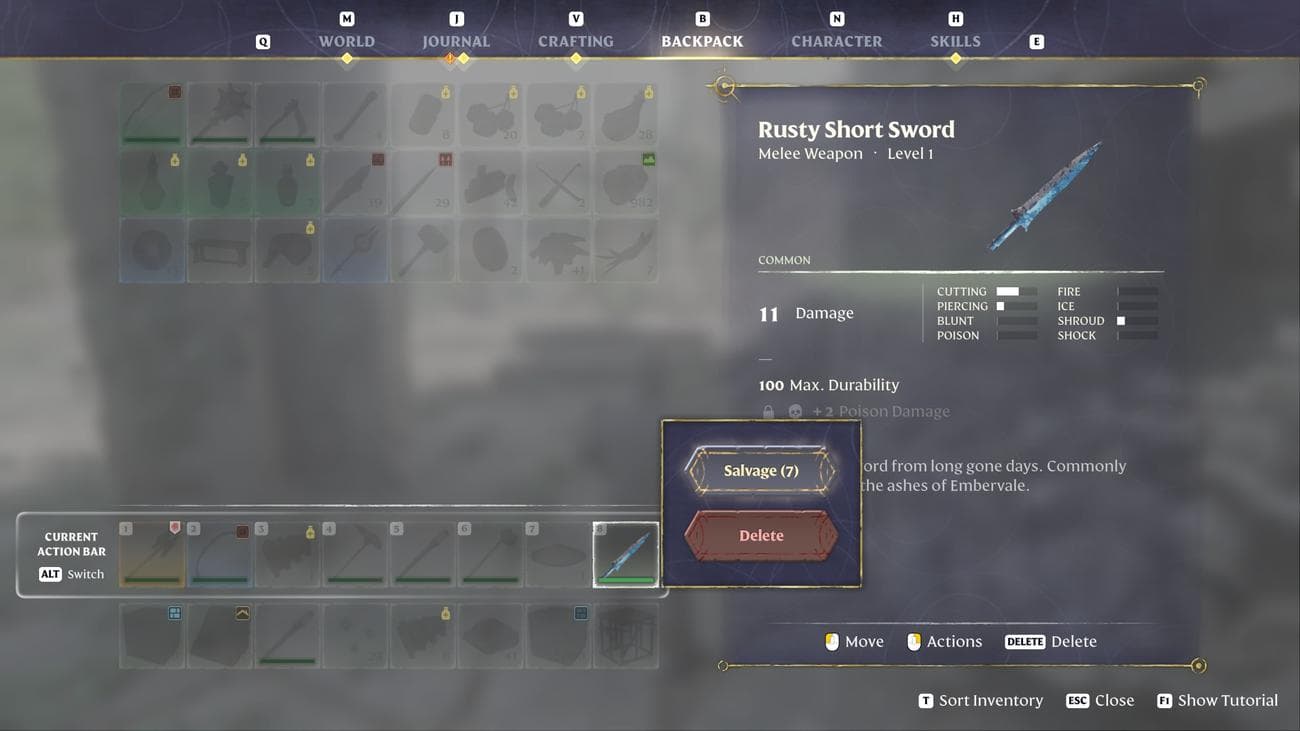Select the Backpack tab
1300x731 pixels.
[x=702, y=41]
